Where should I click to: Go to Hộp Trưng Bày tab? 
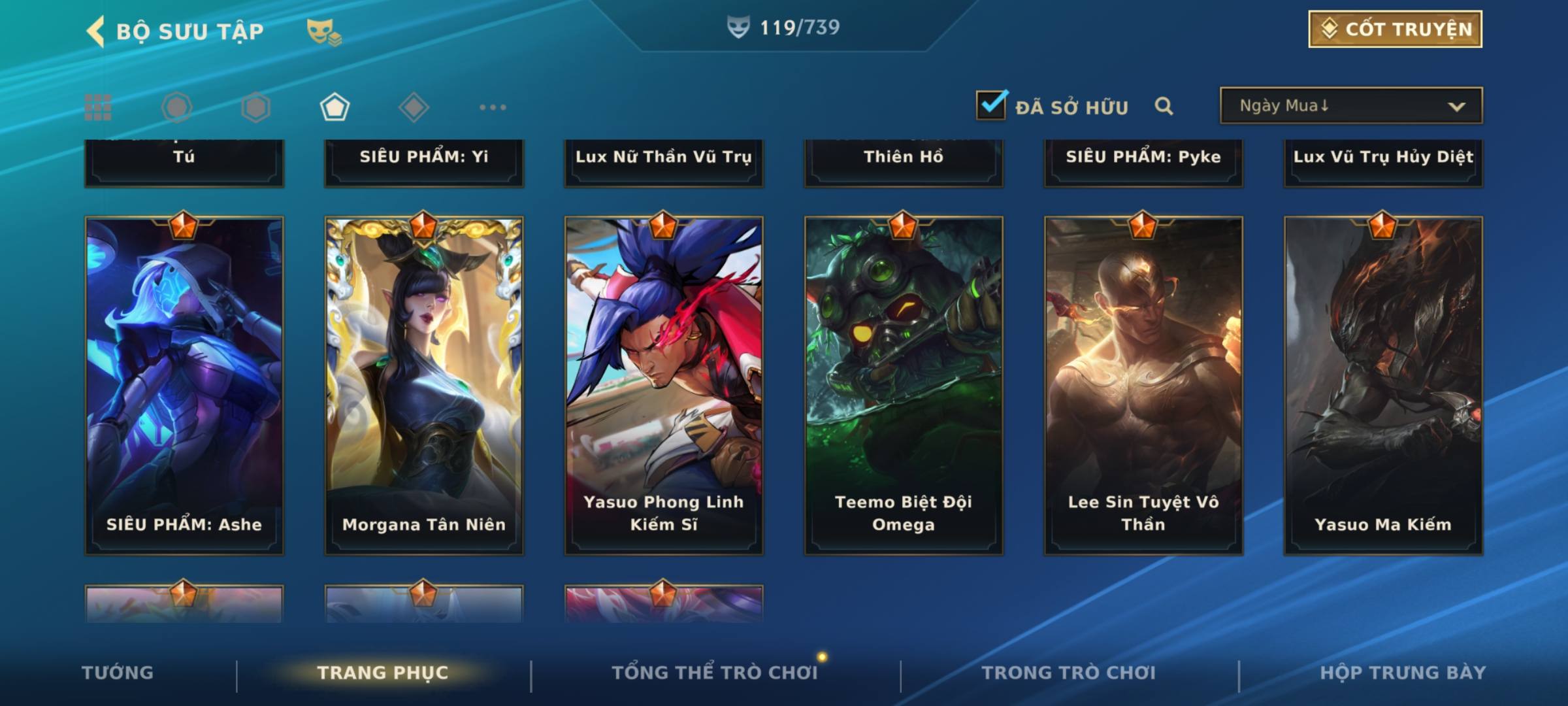click(x=1403, y=673)
